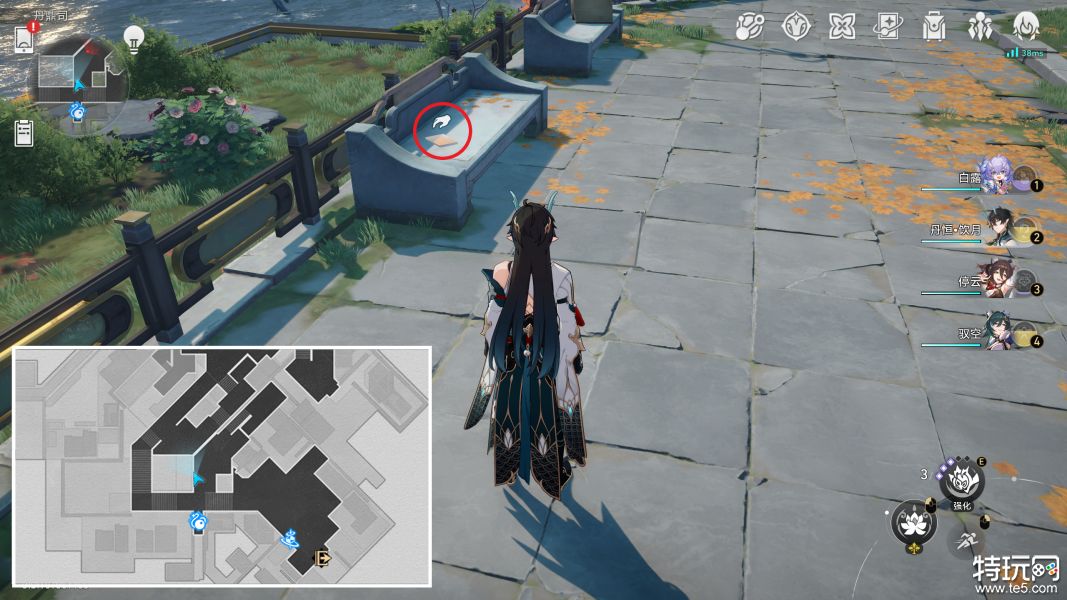Open the backpack inventory
The height and width of the screenshot is (600, 1067).
pos(934,26)
